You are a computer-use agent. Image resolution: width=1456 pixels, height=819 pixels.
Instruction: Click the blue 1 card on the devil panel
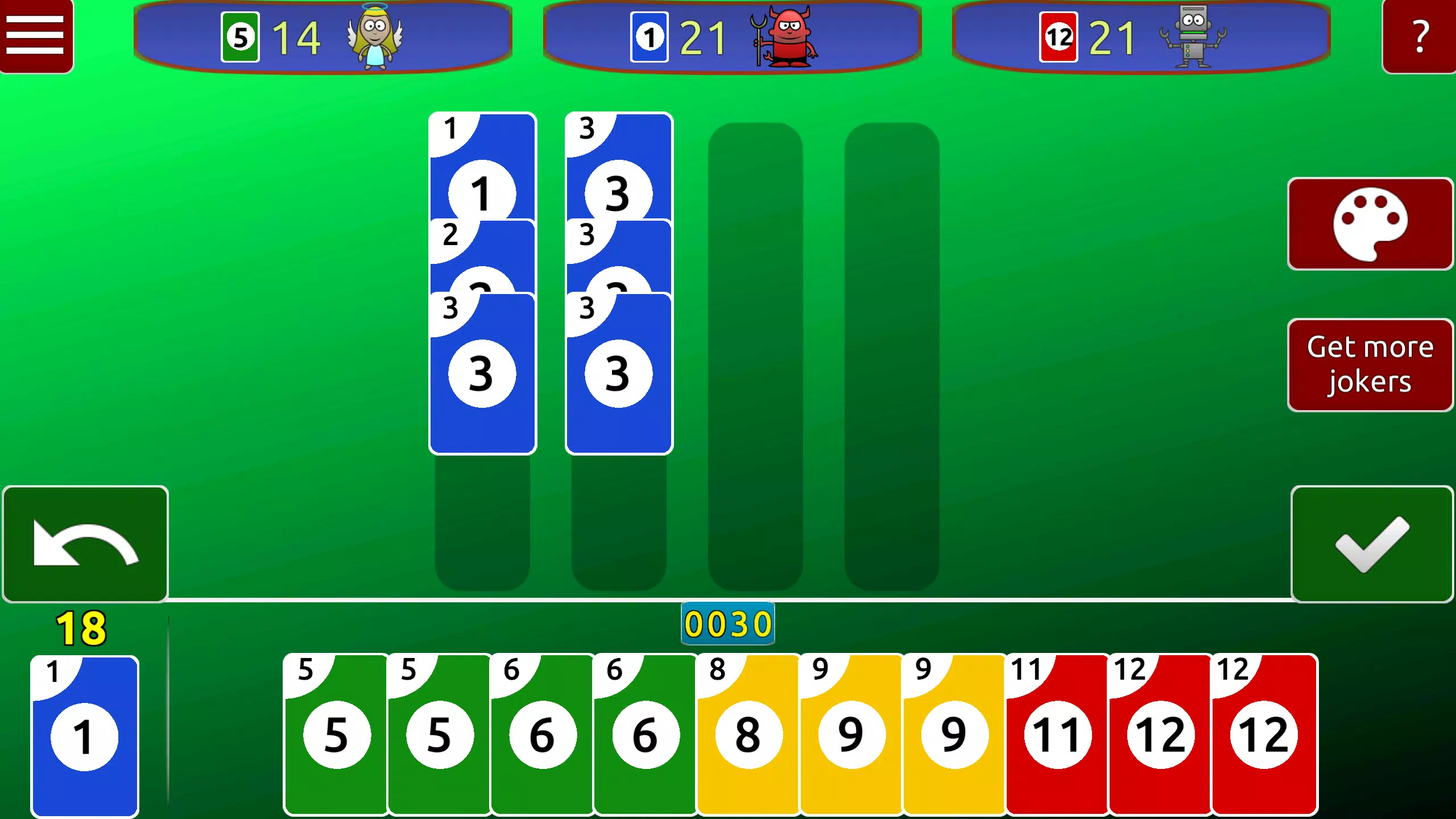click(x=648, y=38)
